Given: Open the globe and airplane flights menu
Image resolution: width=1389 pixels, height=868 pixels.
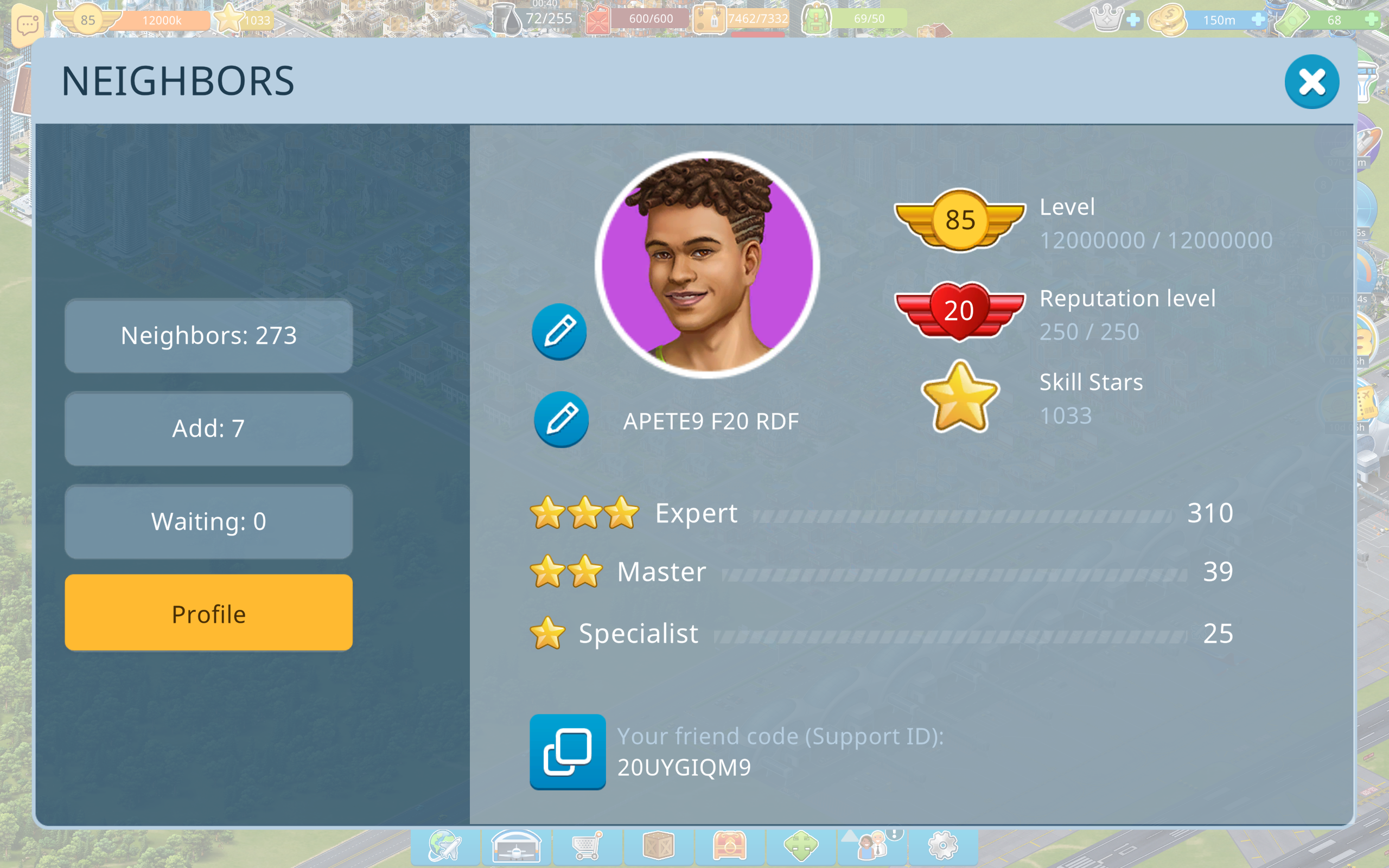Looking at the screenshot, I should coord(445,846).
